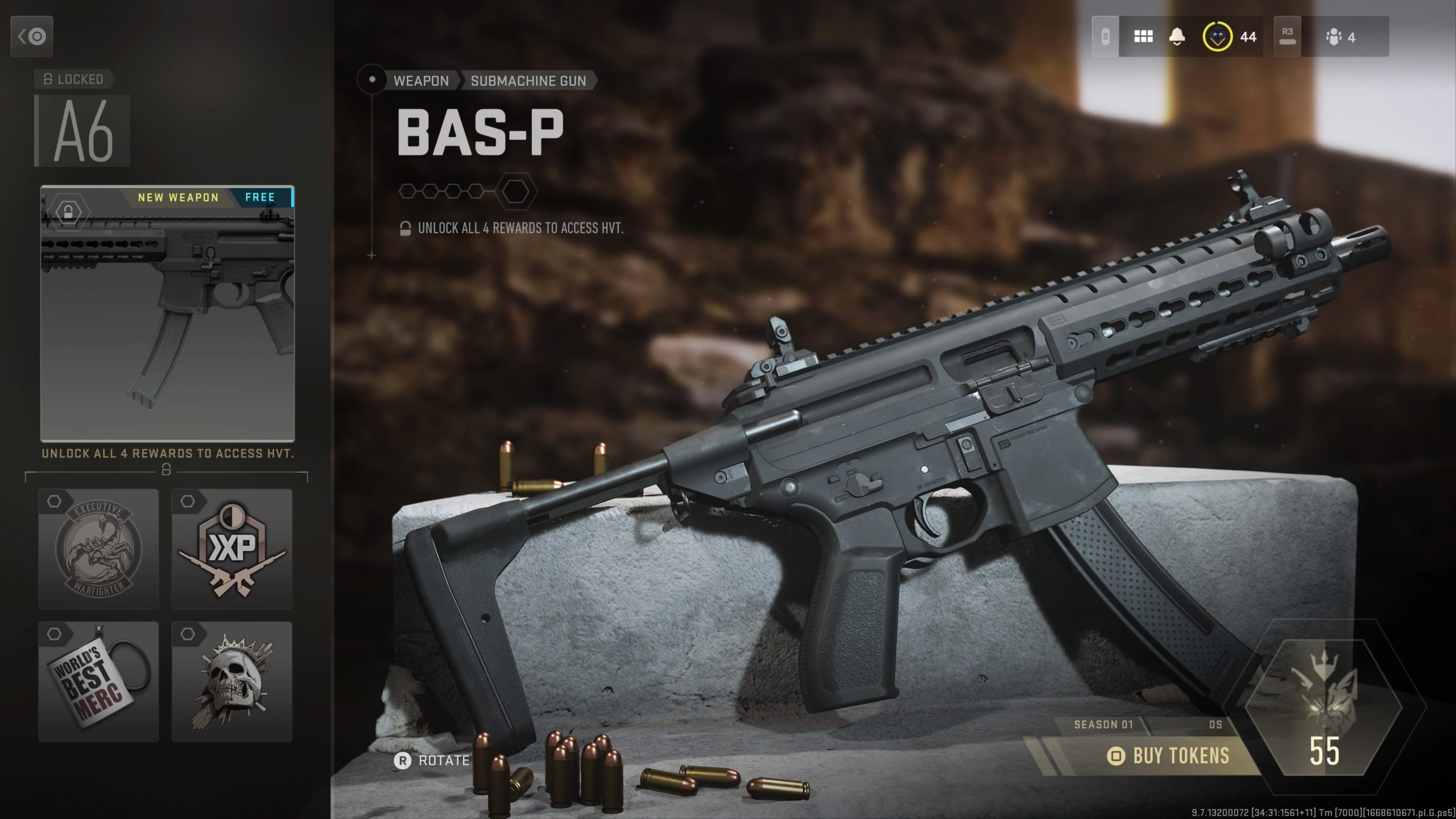
Task: Click the crowned skull sticker reward
Action: (231, 685)
